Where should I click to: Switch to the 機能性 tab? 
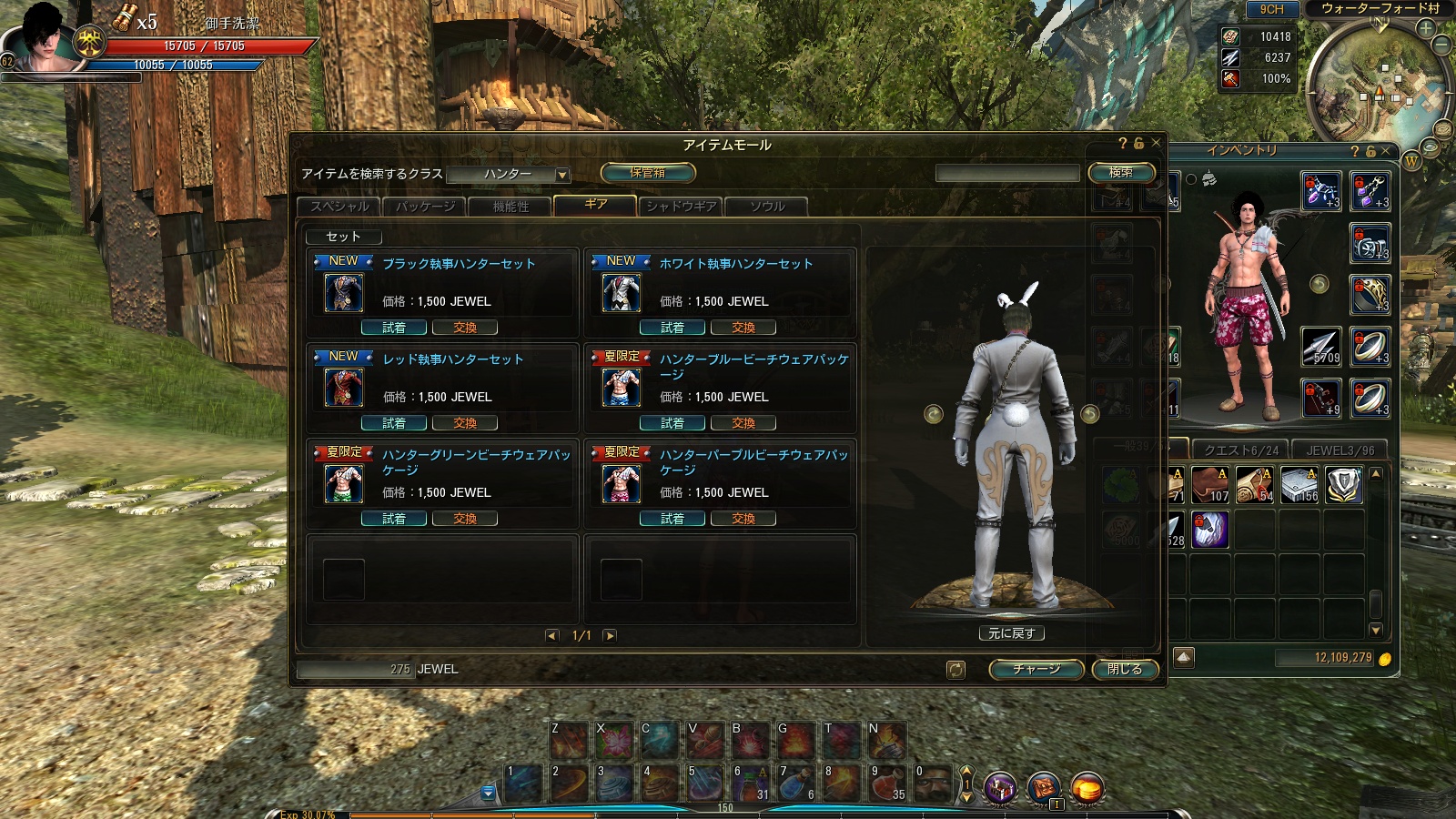511,207
